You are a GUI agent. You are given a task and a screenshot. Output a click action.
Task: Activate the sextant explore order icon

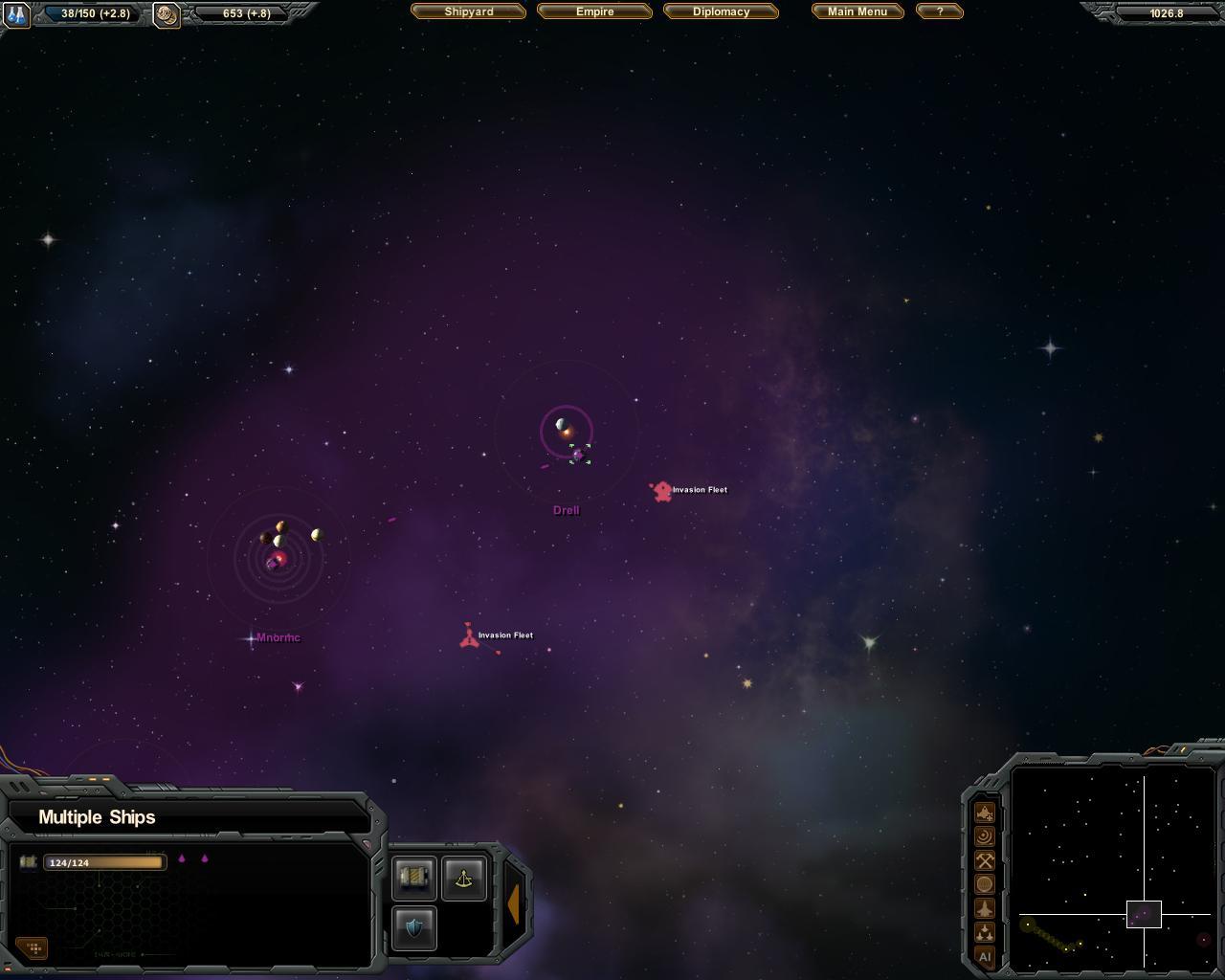coord(464,878)
